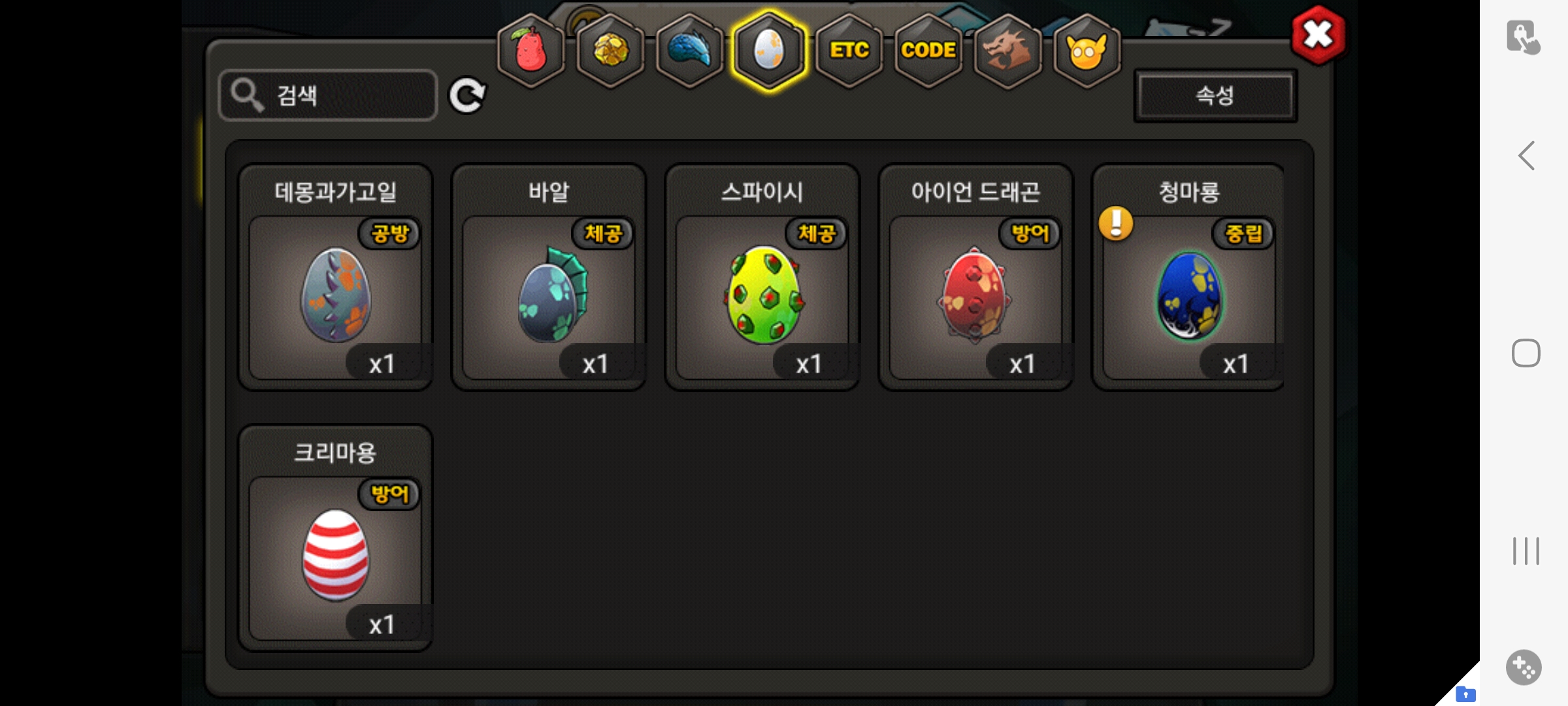This screenshot has width=1568, height=706.
Task: Tap the Android back arrow
Action: (1526, 156)
